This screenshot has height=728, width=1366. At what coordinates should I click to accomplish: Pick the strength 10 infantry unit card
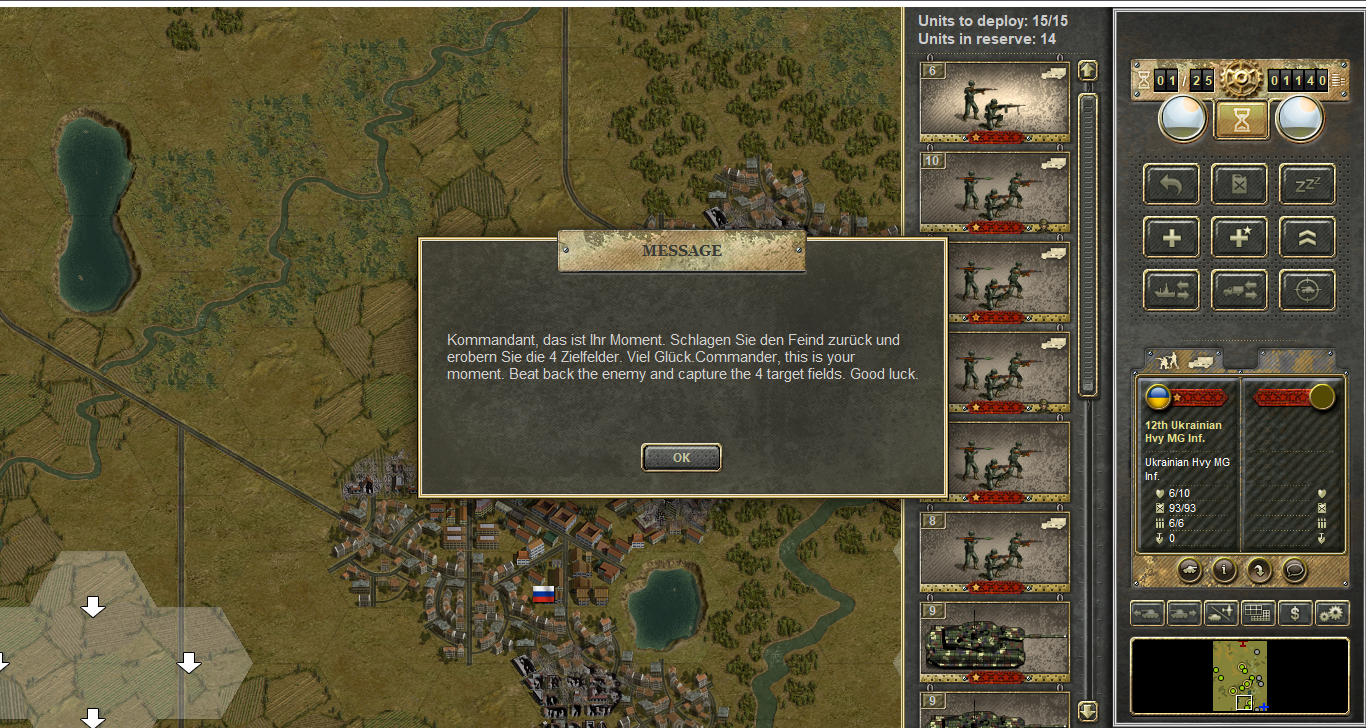[x=994, y=192]
